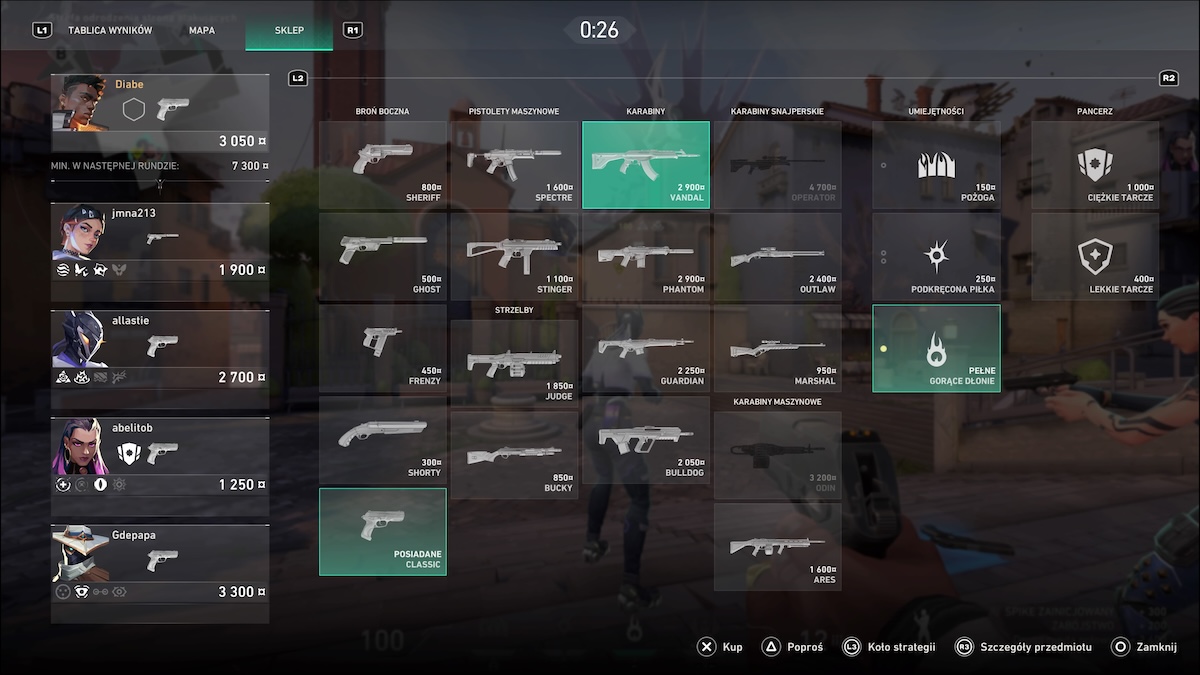Buy the Podkręcona Piłka ability
This screenshot has width=1200, height=675.
(936, 257)
